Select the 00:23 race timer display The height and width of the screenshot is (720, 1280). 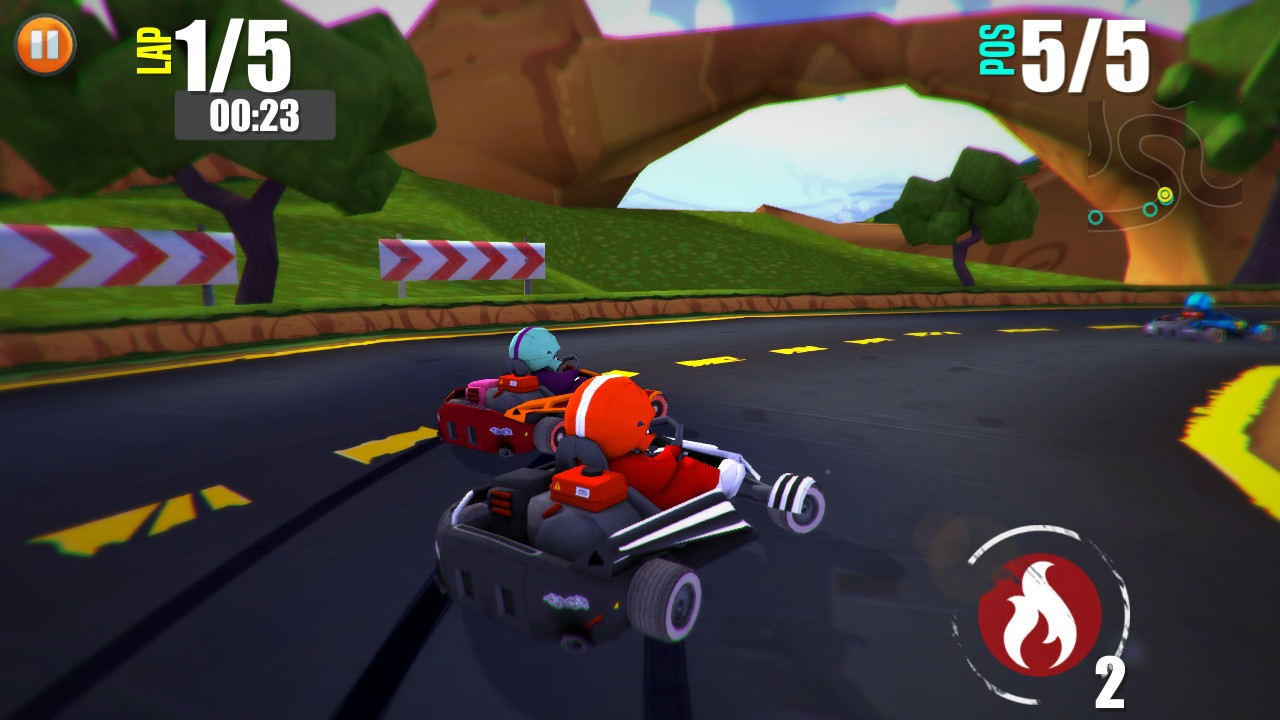[x=257, y=113]
